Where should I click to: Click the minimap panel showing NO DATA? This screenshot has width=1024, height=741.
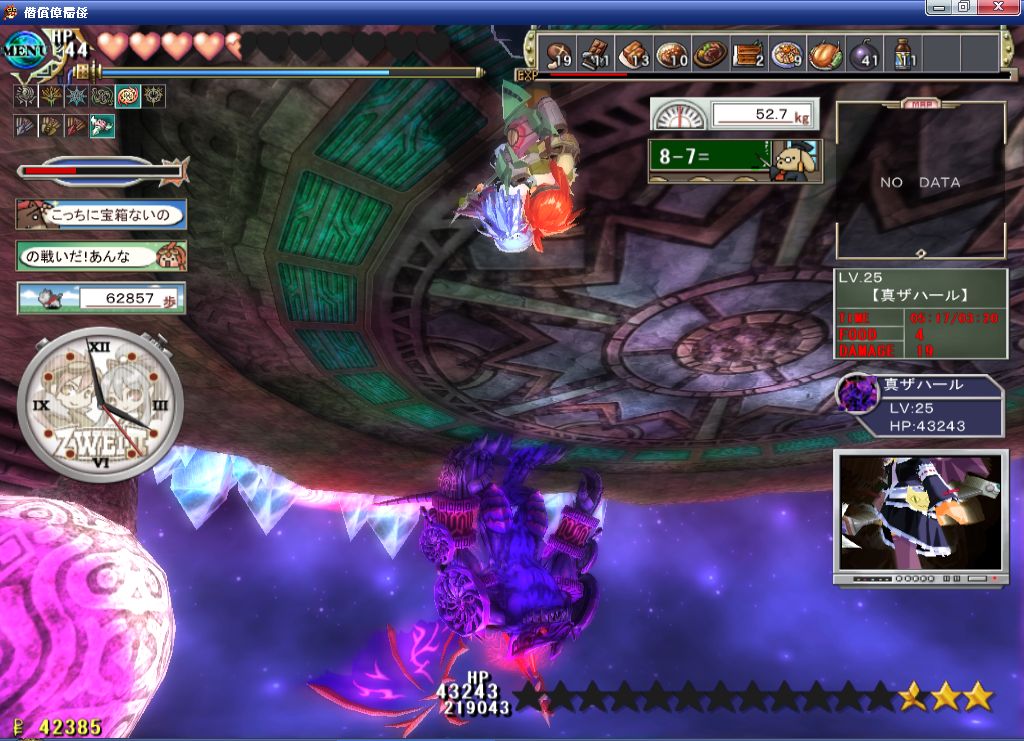[x=920, y=182]
